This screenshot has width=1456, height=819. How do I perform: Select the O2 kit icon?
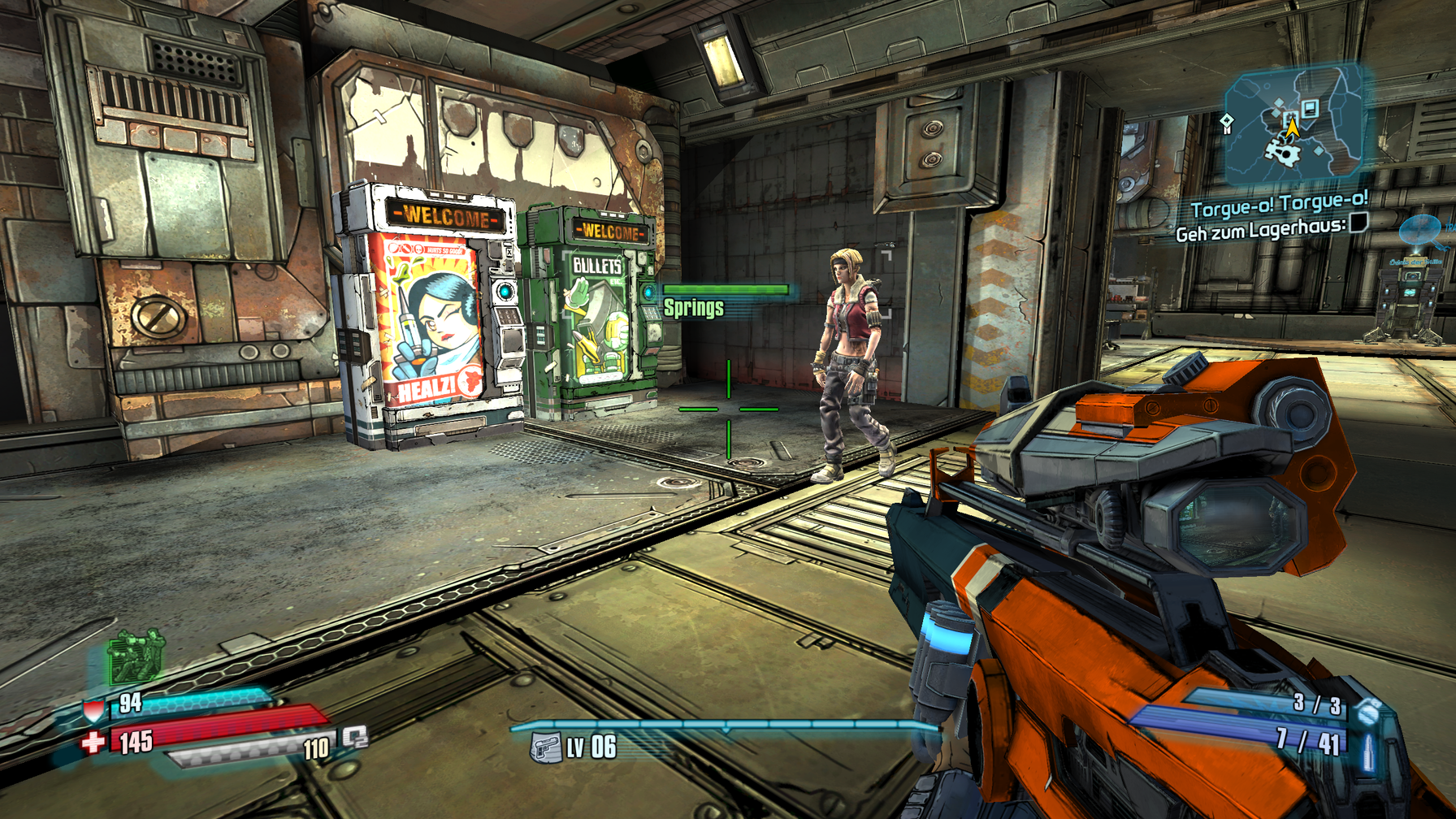tap(355, 737)
